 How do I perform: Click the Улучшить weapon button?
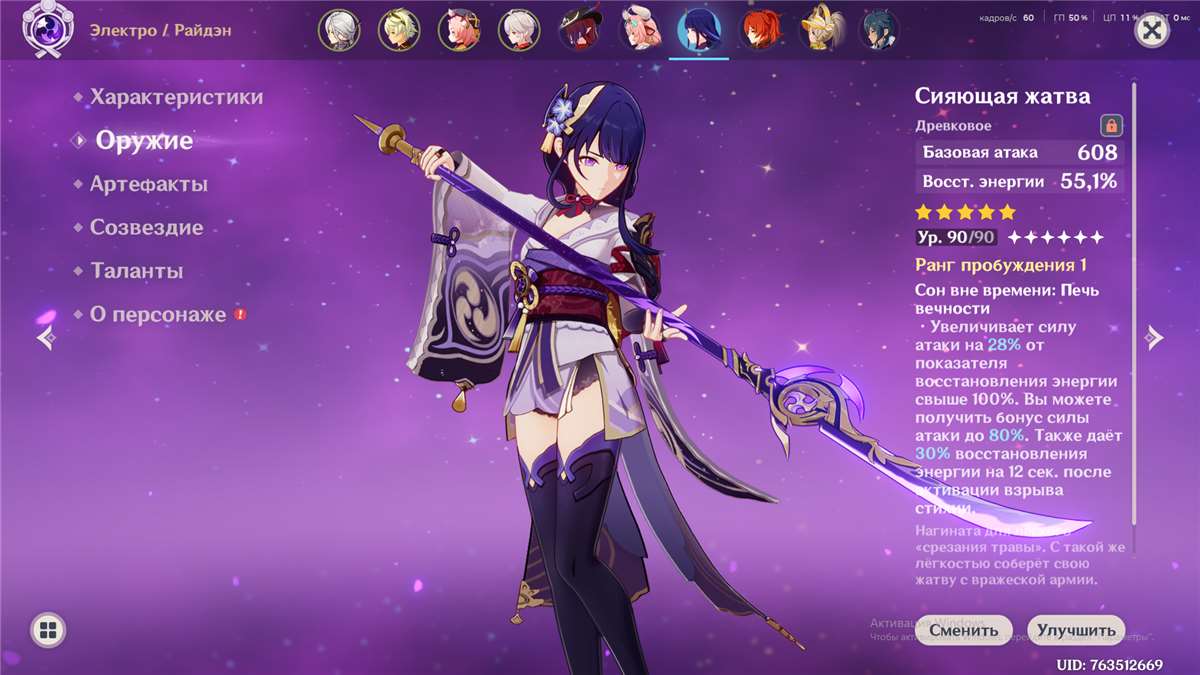click(1075, 630)
